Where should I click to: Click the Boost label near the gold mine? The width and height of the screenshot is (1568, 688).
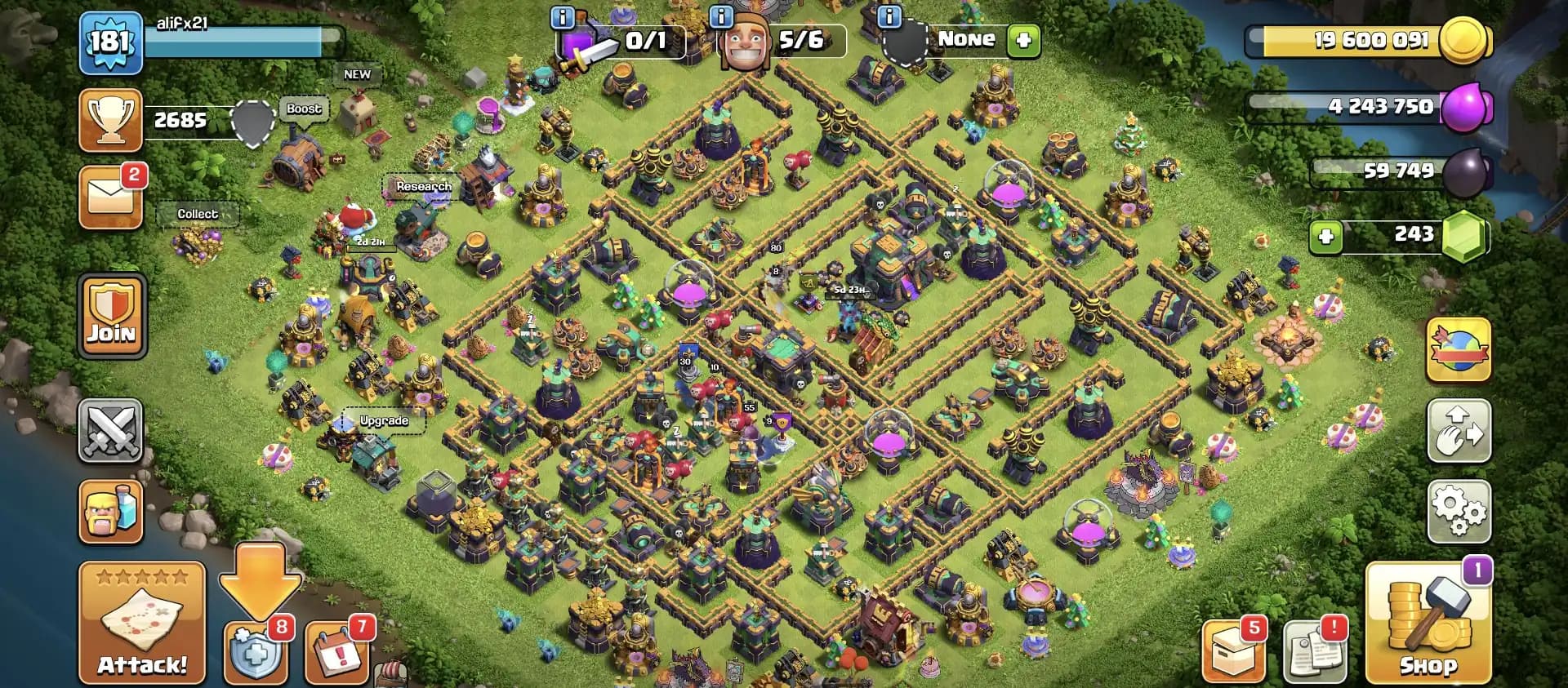303,109
